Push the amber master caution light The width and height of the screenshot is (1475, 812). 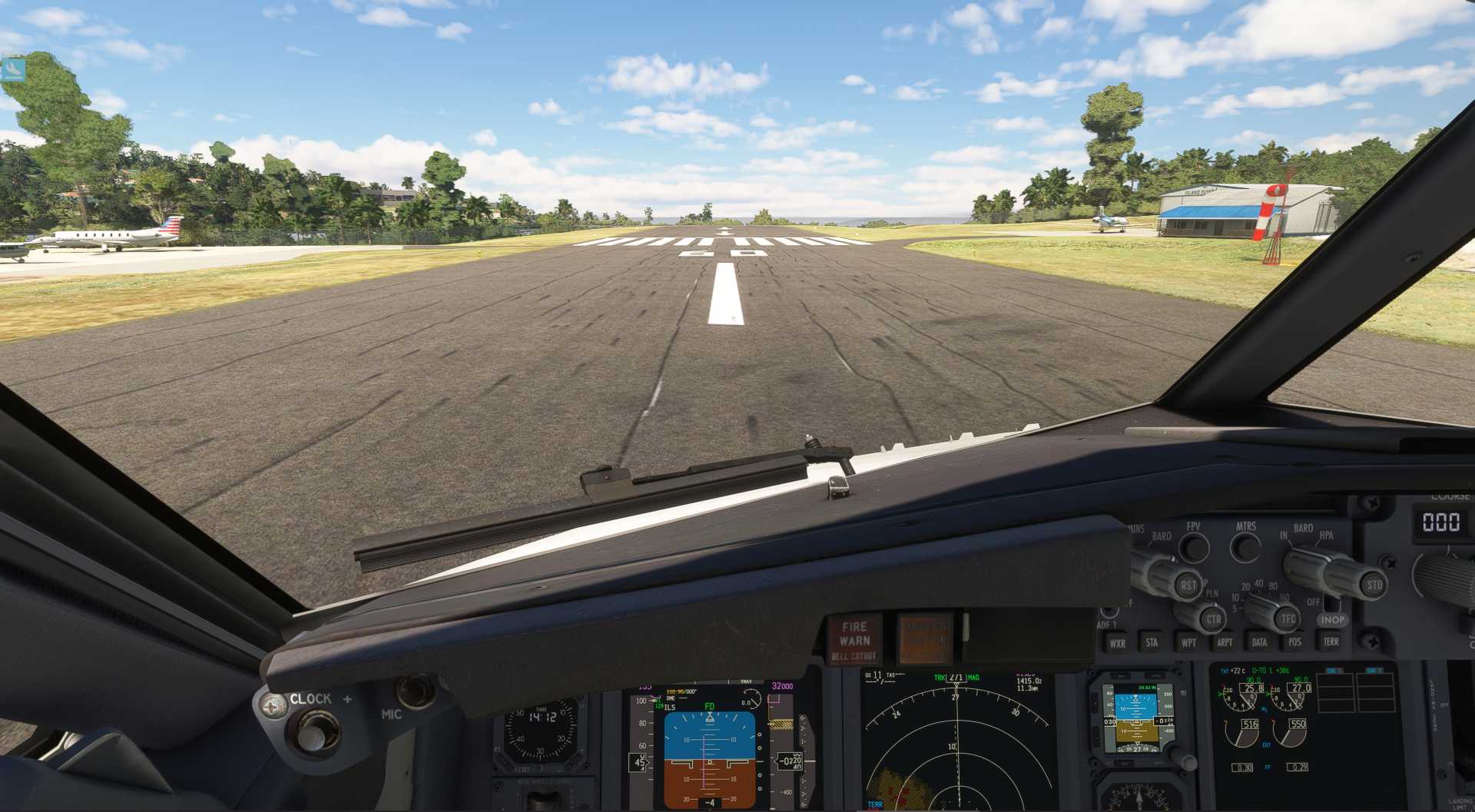click(x=925, y=639)
